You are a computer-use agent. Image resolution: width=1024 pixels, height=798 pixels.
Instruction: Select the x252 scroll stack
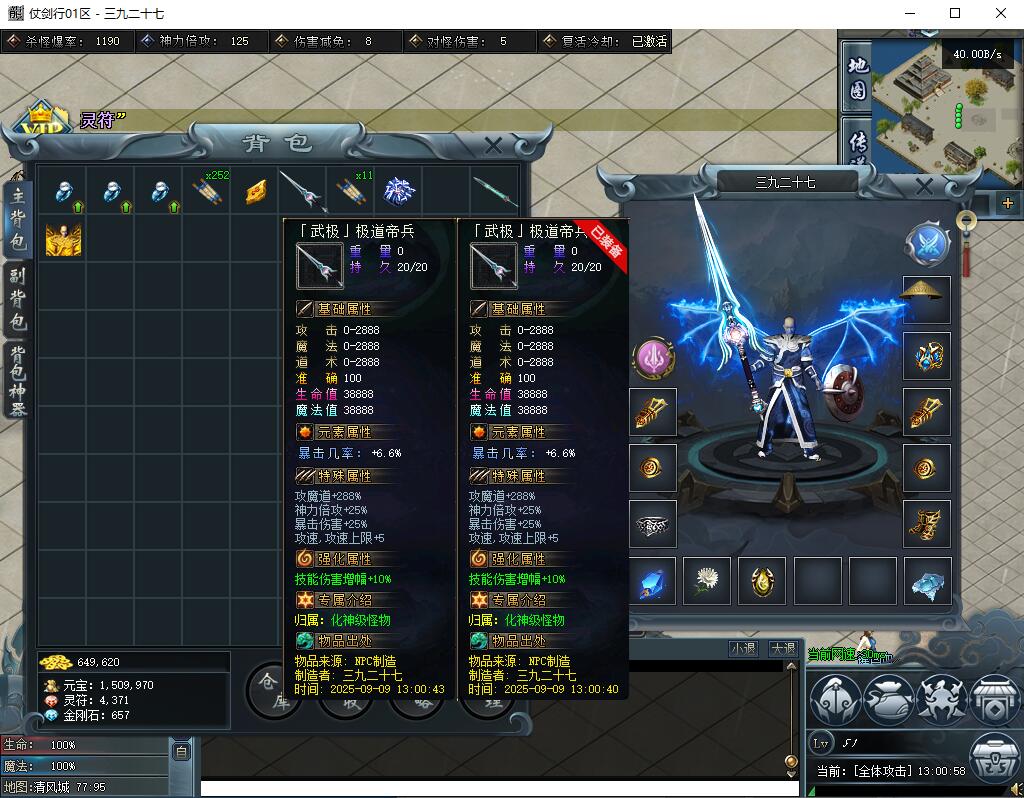(x=208, y=190)
